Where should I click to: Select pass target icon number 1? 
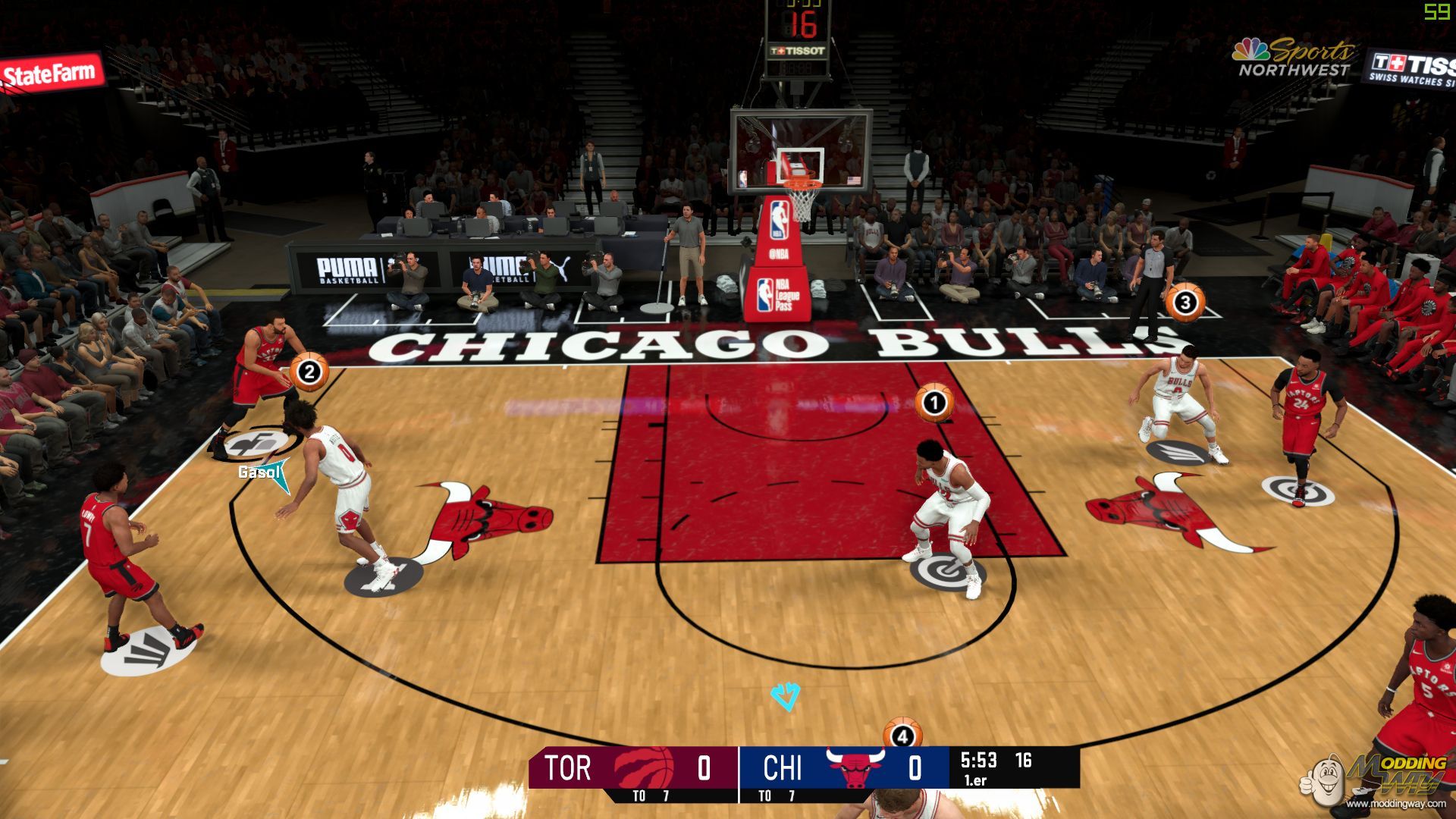click(x=934, y=403)
